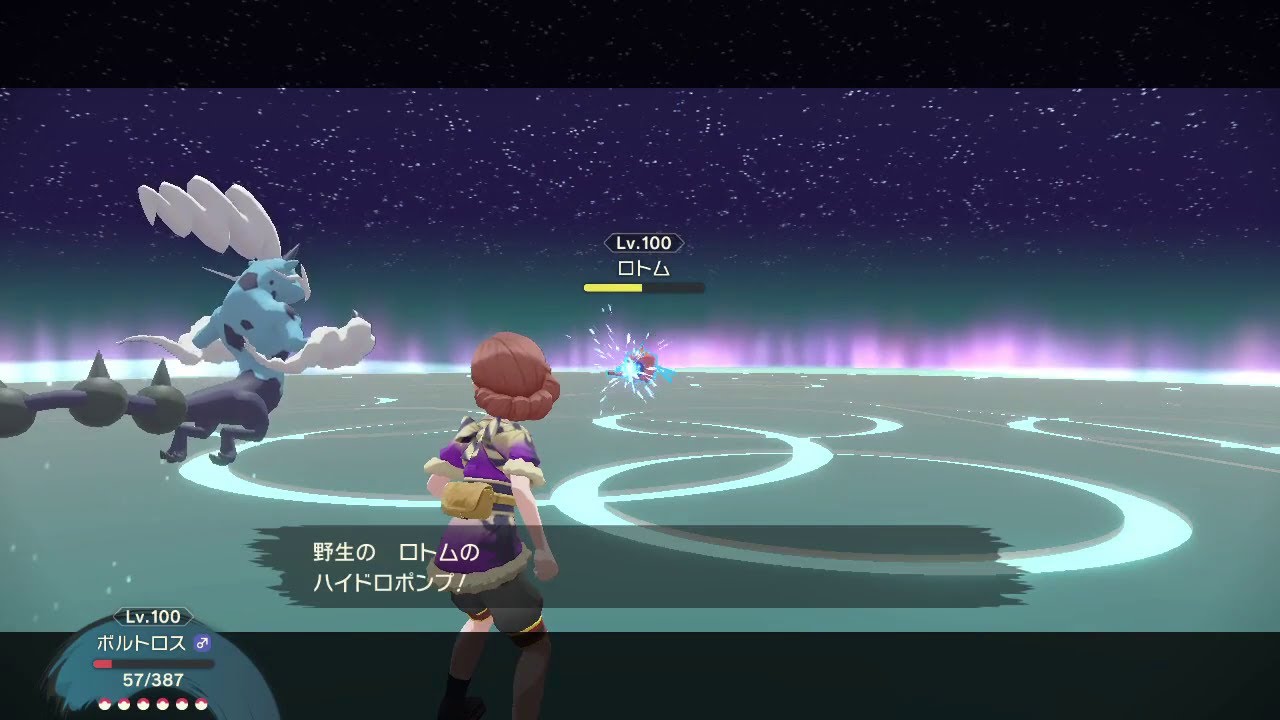The width and height of the screenshot is (1280, 720).
Task: Click the male gender icon beside ボルトロス
Action: [x=204, y=645]
